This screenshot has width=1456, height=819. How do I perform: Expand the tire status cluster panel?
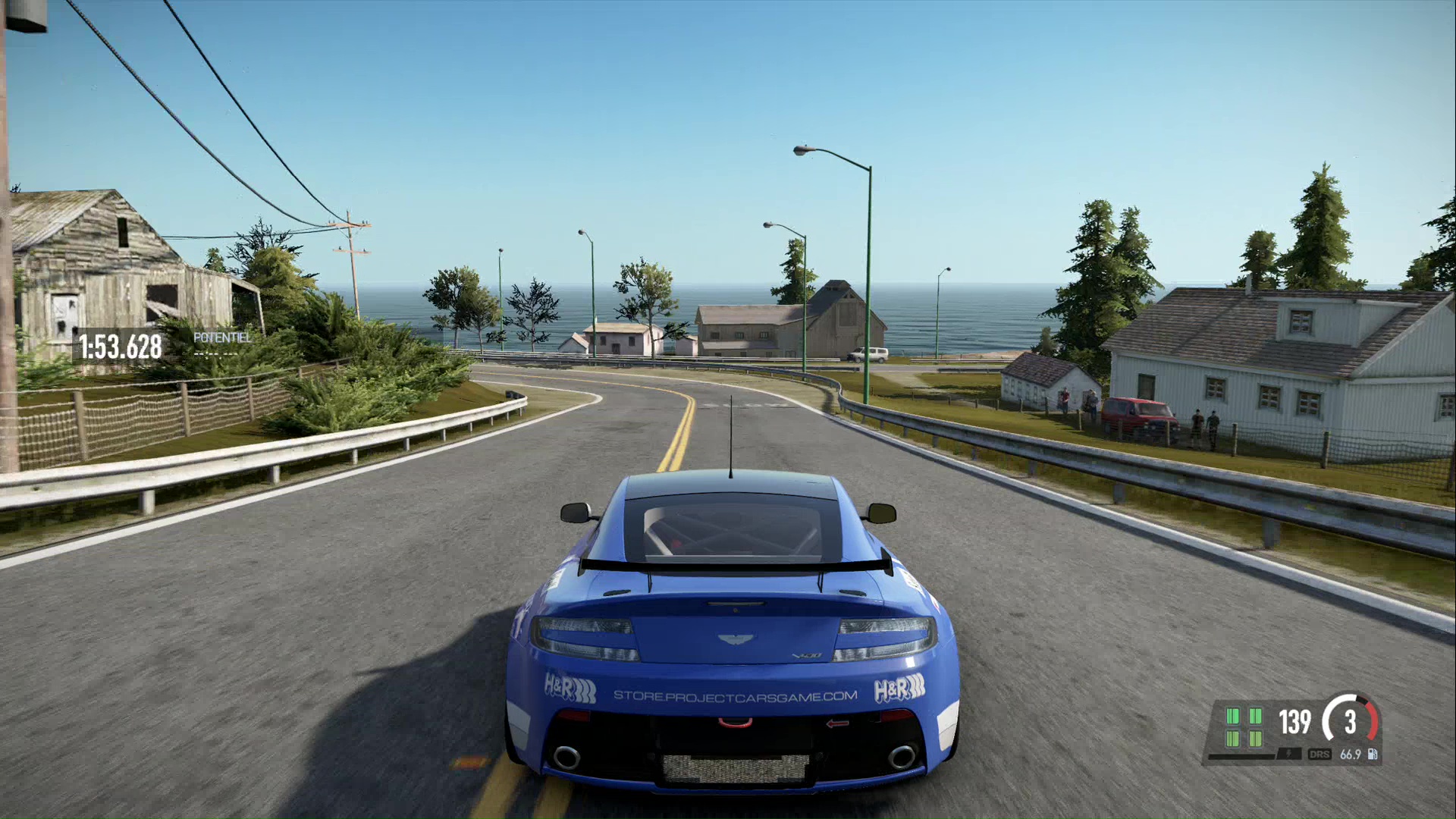click(x=1244, y=728)
